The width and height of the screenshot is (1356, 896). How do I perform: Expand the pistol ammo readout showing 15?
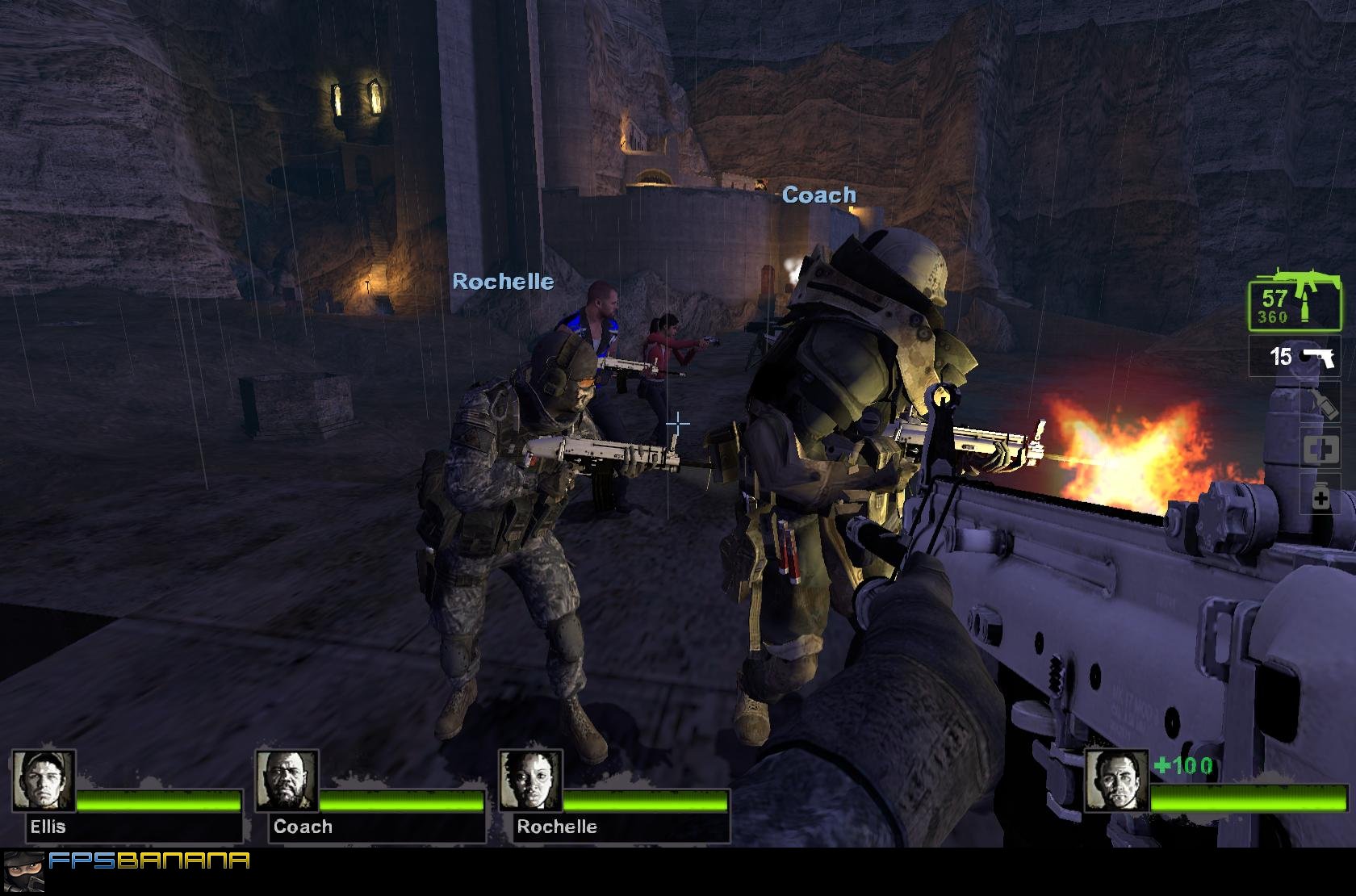[1282, 355]
